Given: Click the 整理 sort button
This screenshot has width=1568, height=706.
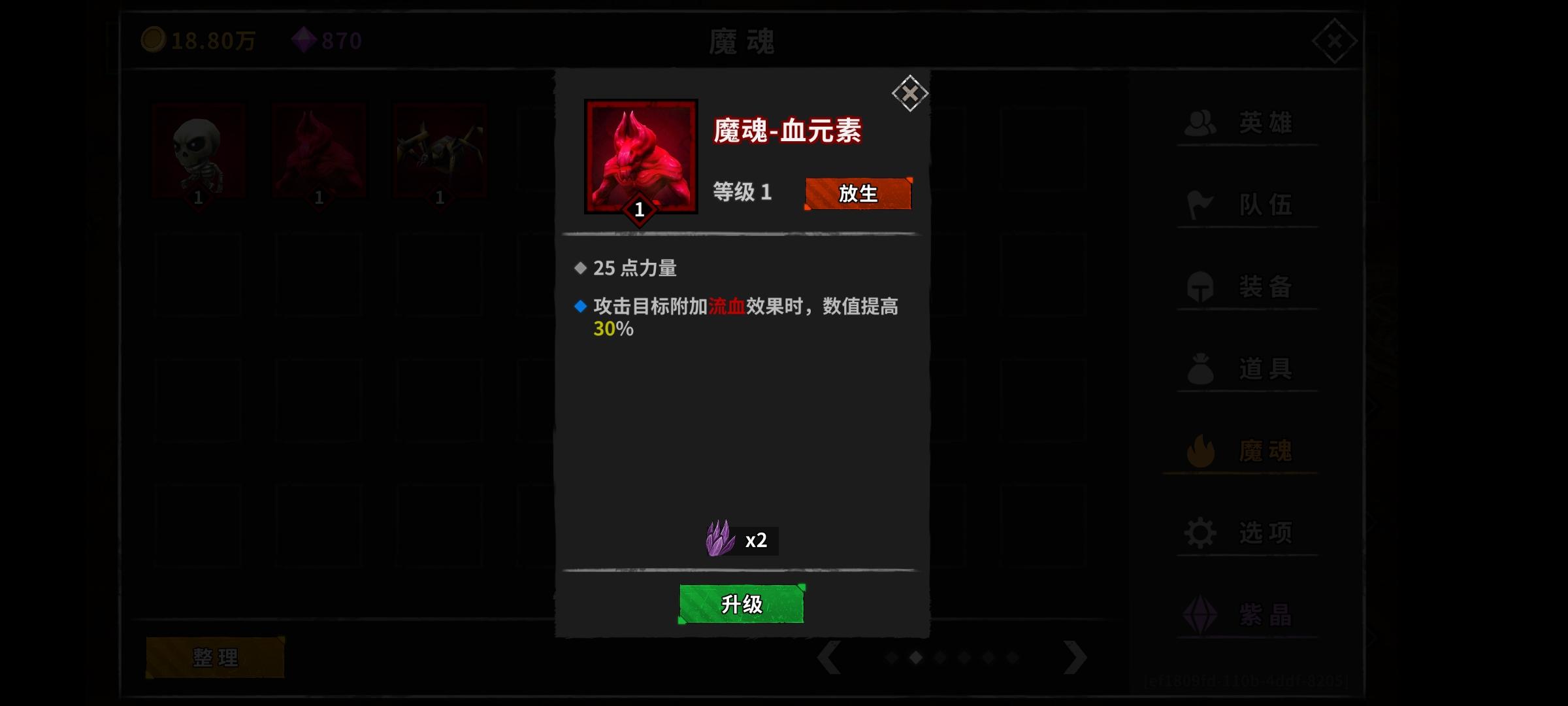Looking at the screenshot, I should [216, 656].
